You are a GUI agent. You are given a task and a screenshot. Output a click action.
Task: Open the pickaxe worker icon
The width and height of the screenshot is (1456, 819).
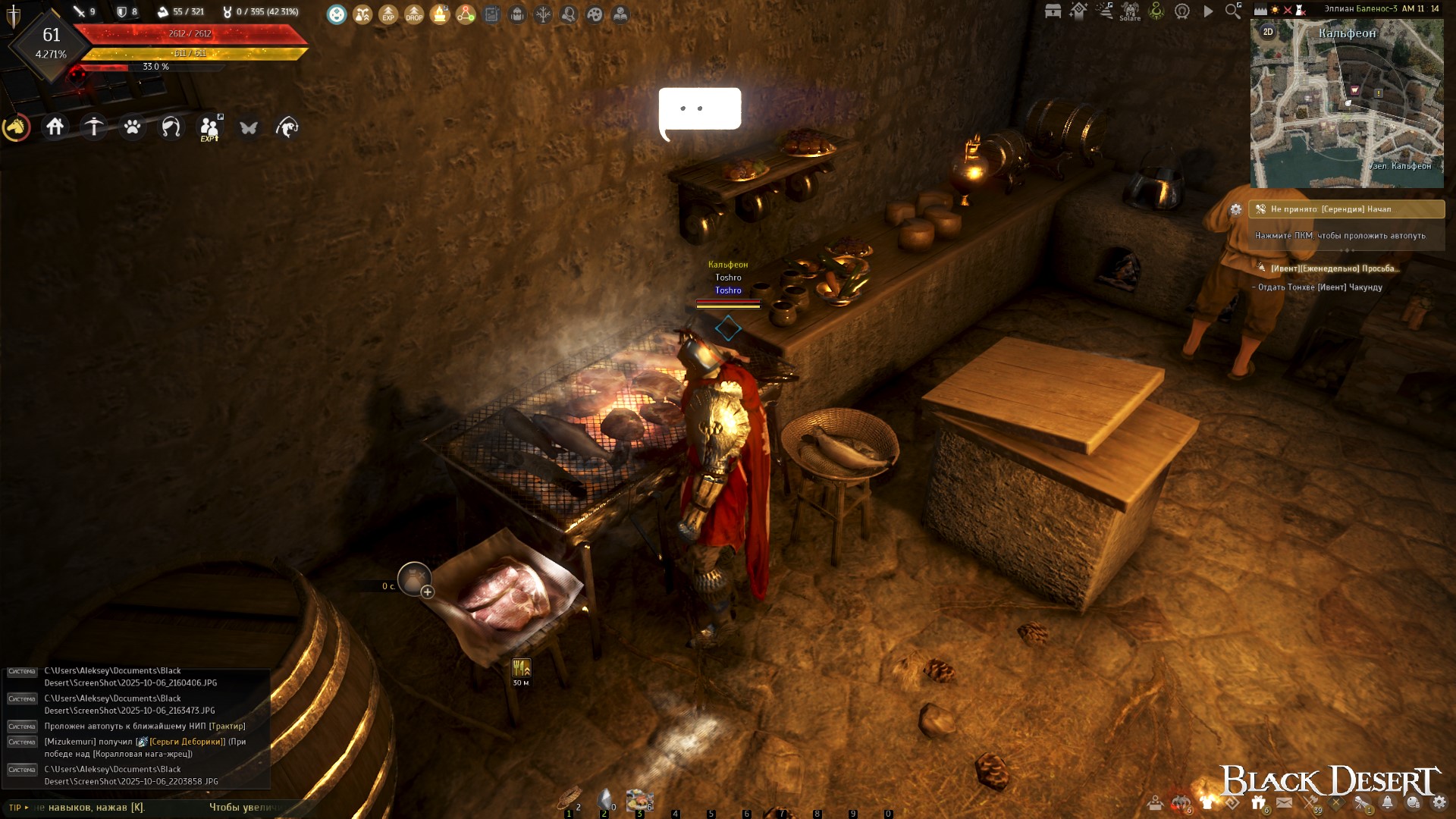tap(94, 127)
